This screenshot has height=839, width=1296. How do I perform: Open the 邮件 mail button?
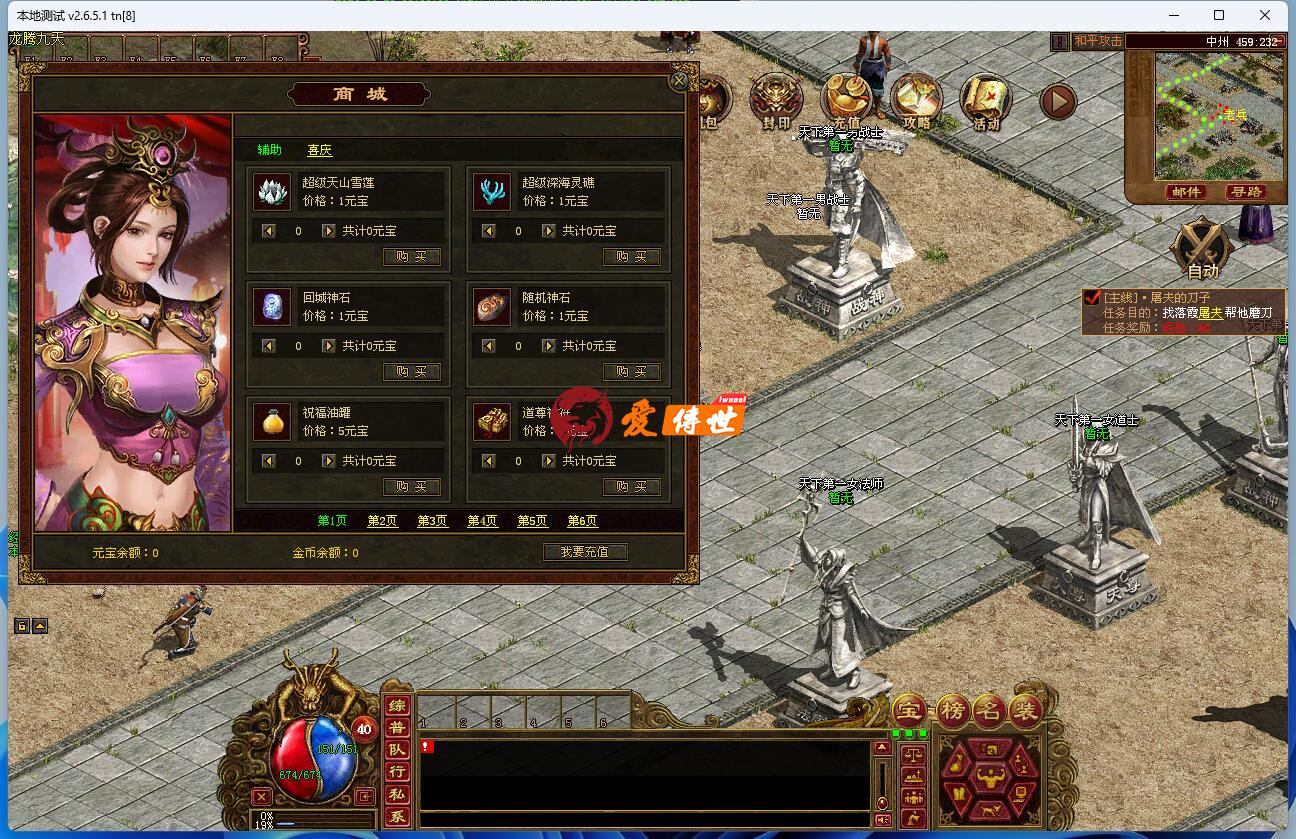click(x=1186, y=192)
